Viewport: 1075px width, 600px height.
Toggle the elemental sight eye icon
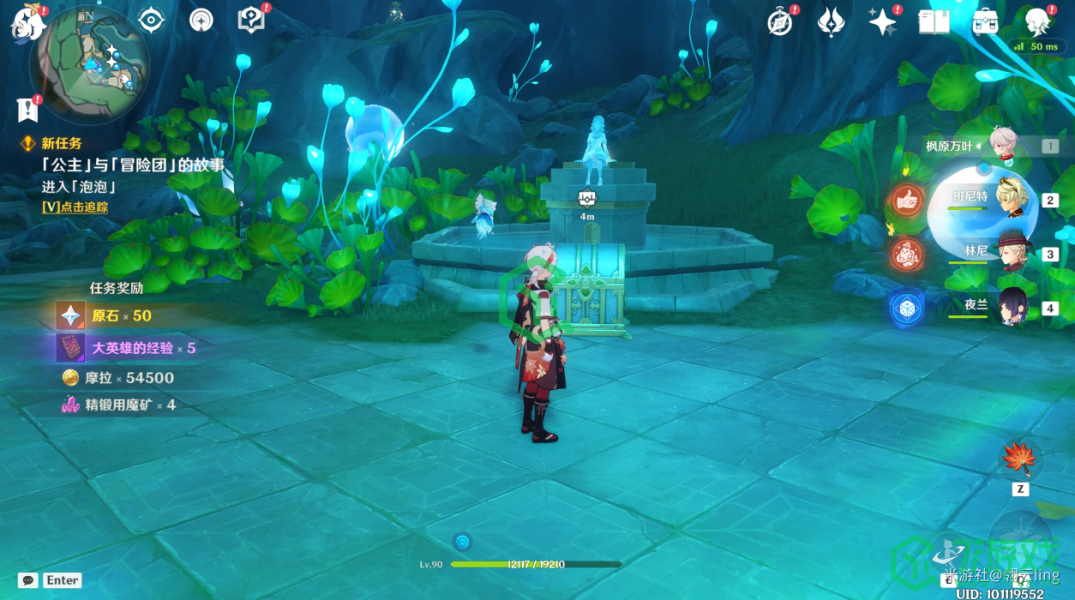point(151,19)
